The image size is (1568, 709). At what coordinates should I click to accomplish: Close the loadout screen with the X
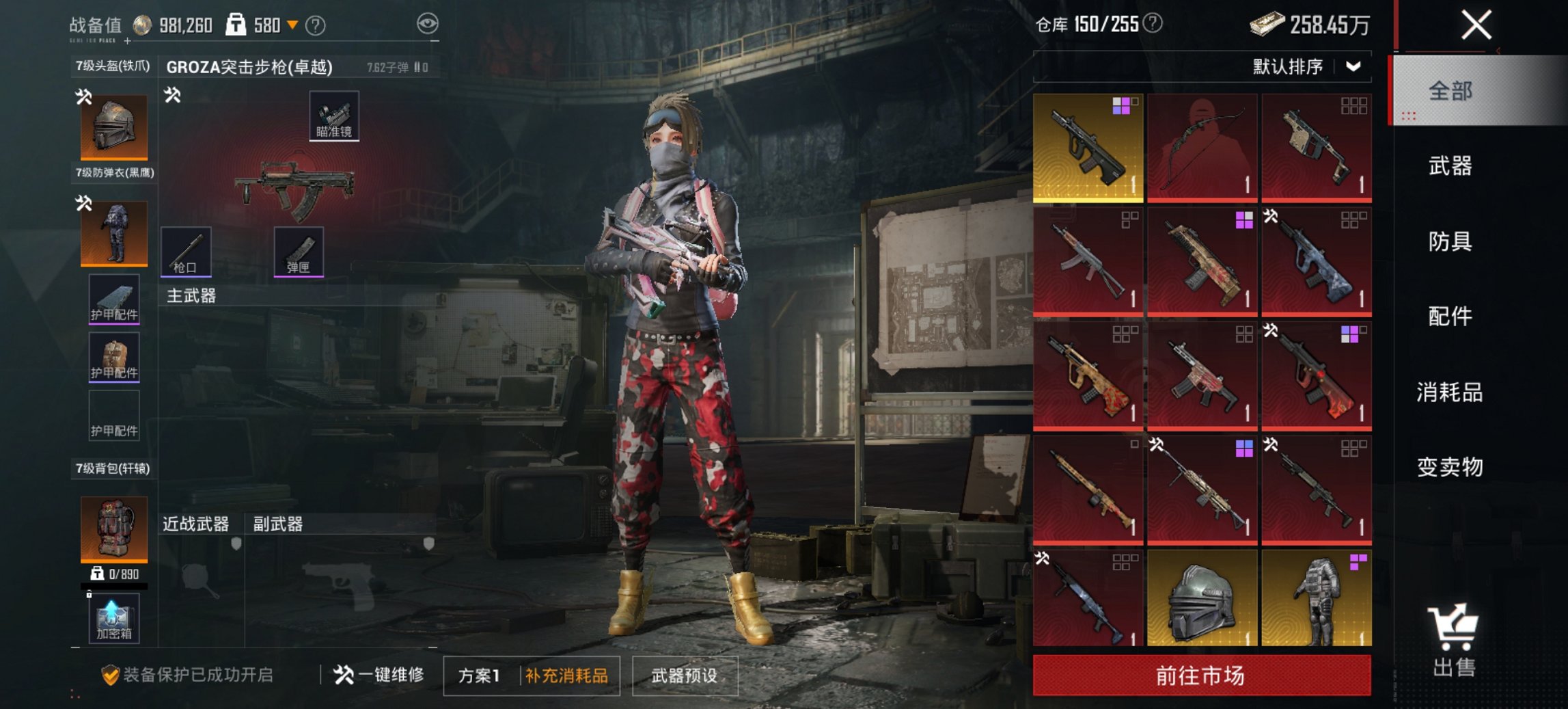pos(1476,26)
